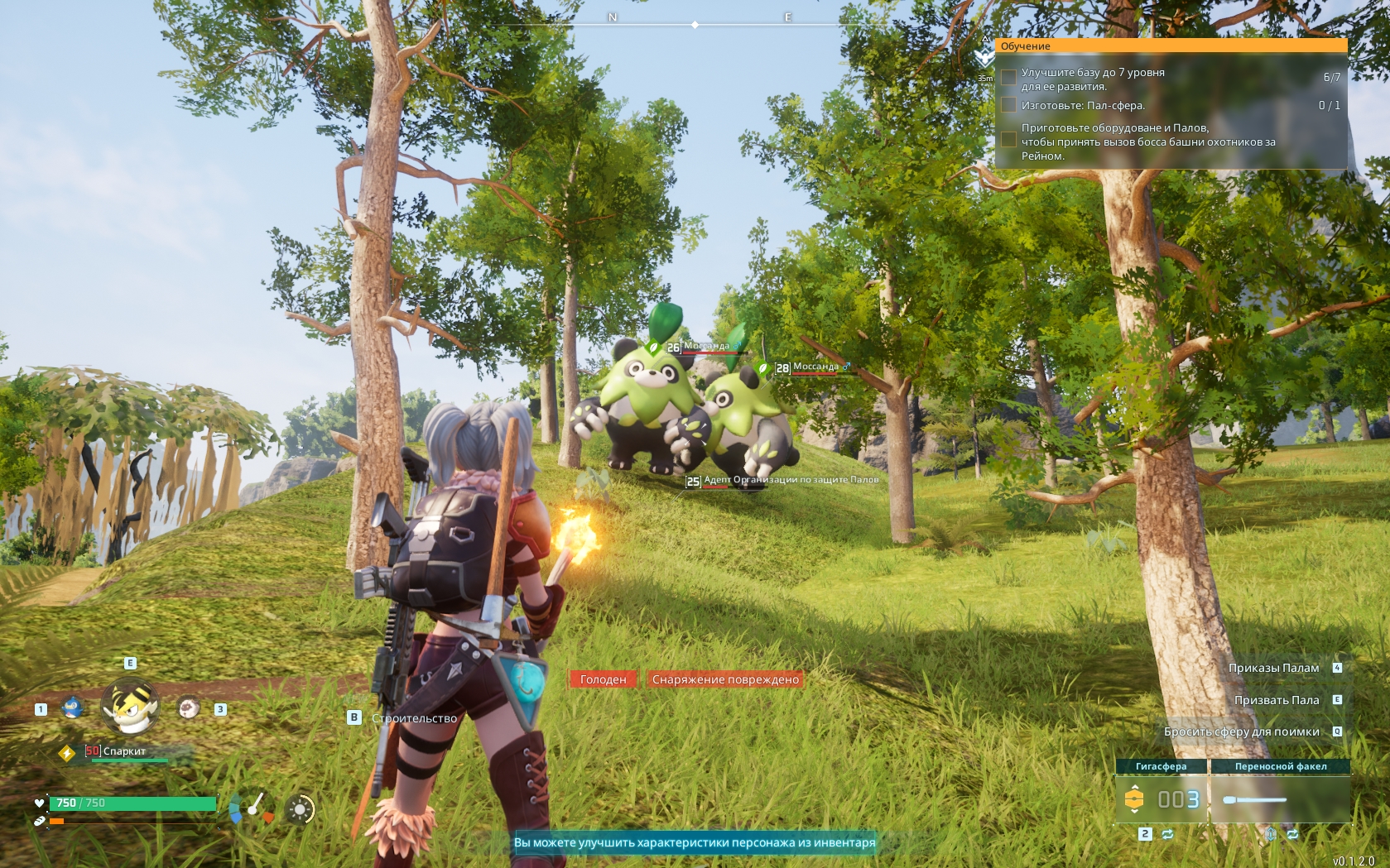Choose the blue penguin Pal in party
The image size is (1390, 868).
73,708
